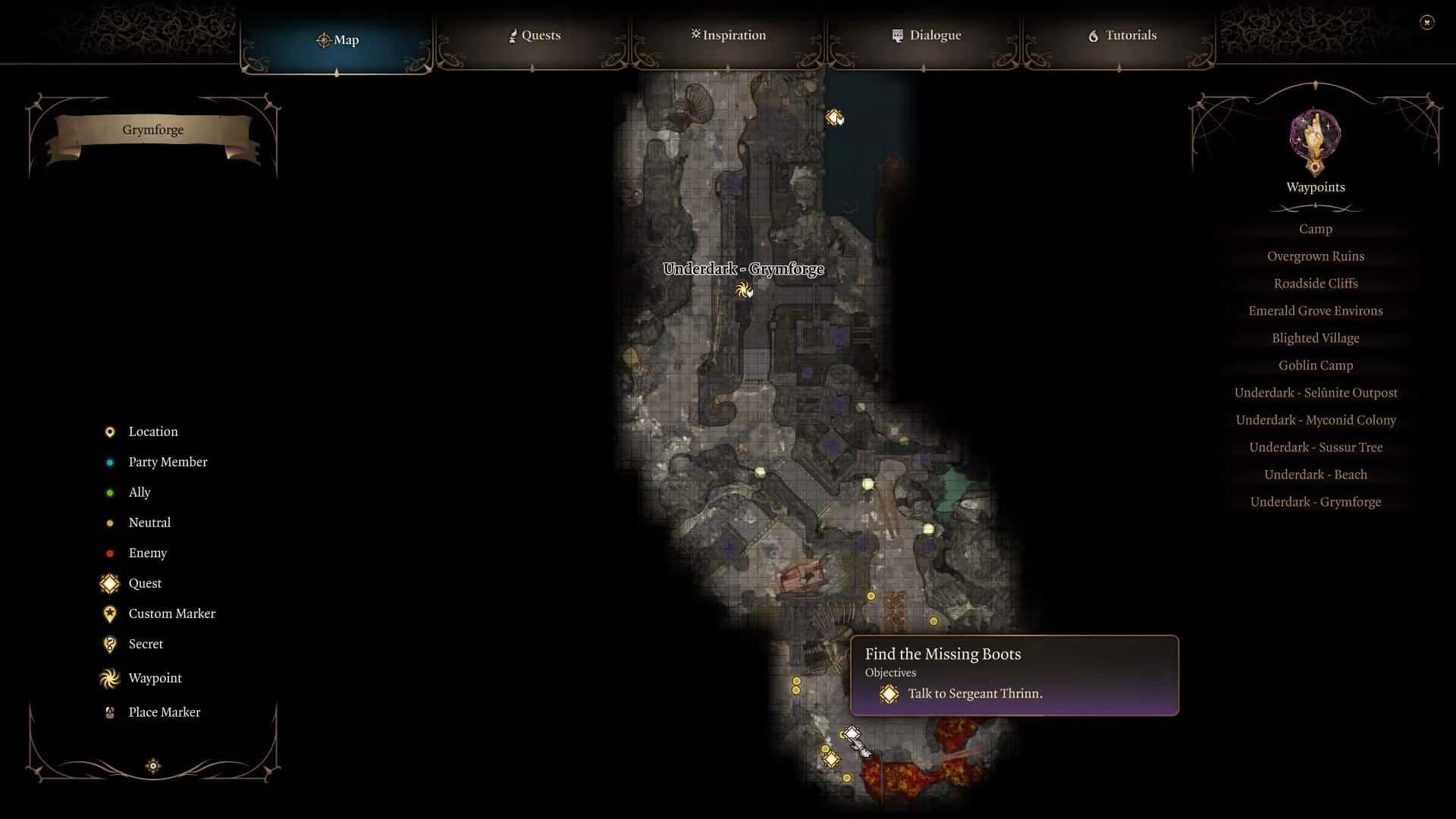1456x819 pixels.
Task: Select Emerald Grove Environs waypoint
Action: coord(1315,311)
